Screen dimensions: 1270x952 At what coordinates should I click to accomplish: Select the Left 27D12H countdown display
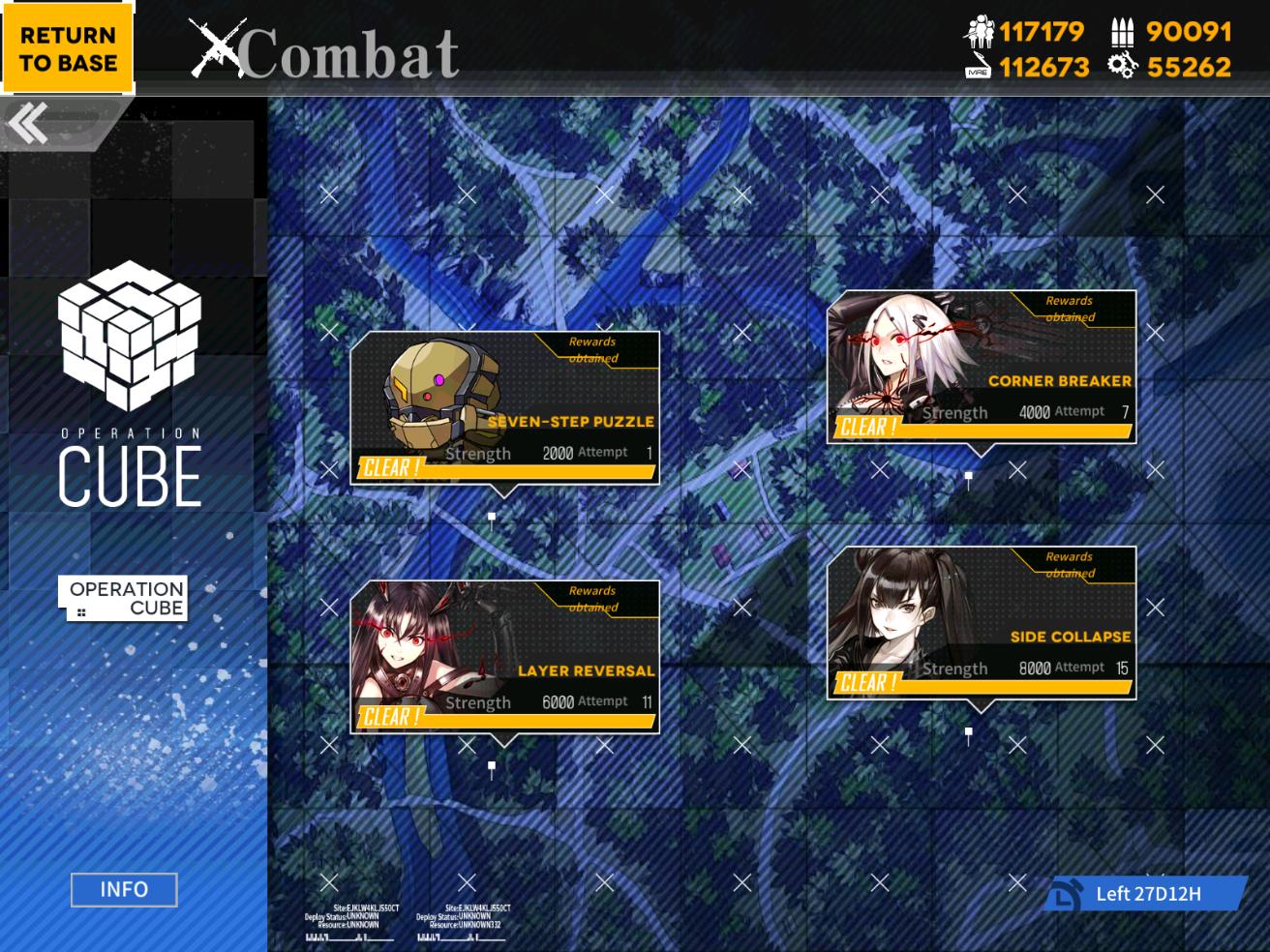coord(1149,893)
